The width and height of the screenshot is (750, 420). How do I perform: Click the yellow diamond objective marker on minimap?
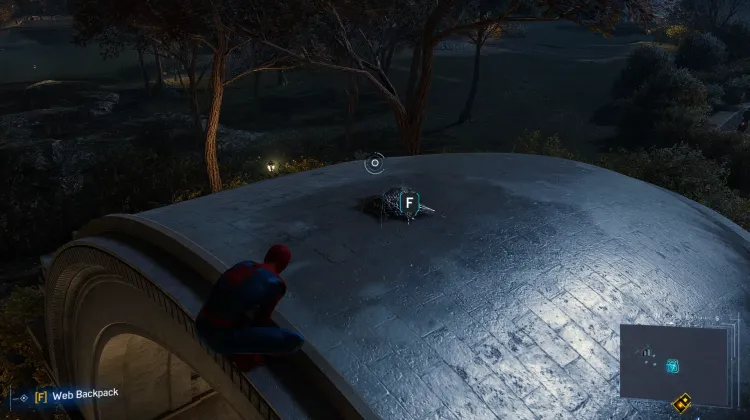(682, 404)
